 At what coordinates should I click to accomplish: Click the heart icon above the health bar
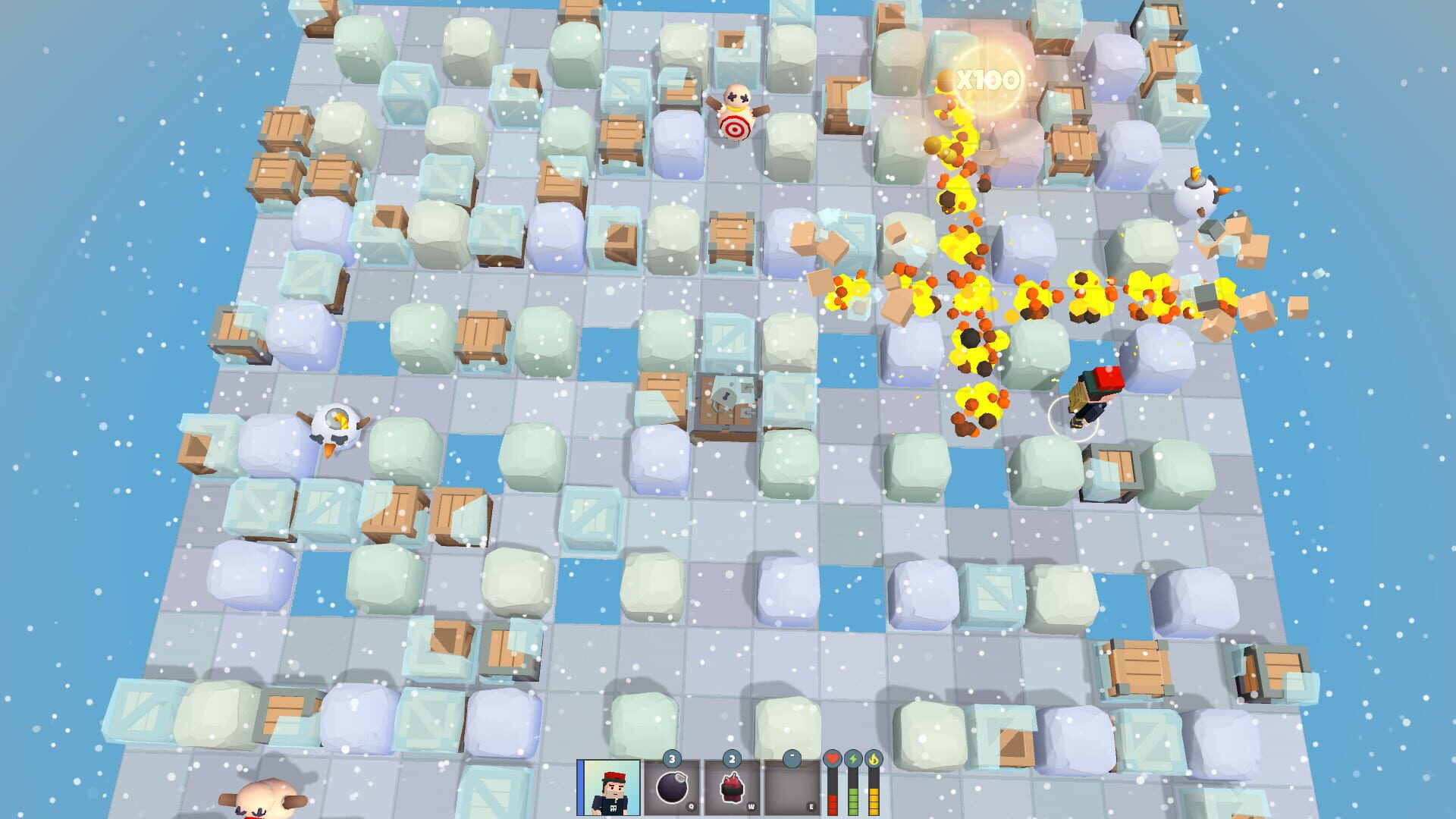pyautogui.click(x=832, y=759)
